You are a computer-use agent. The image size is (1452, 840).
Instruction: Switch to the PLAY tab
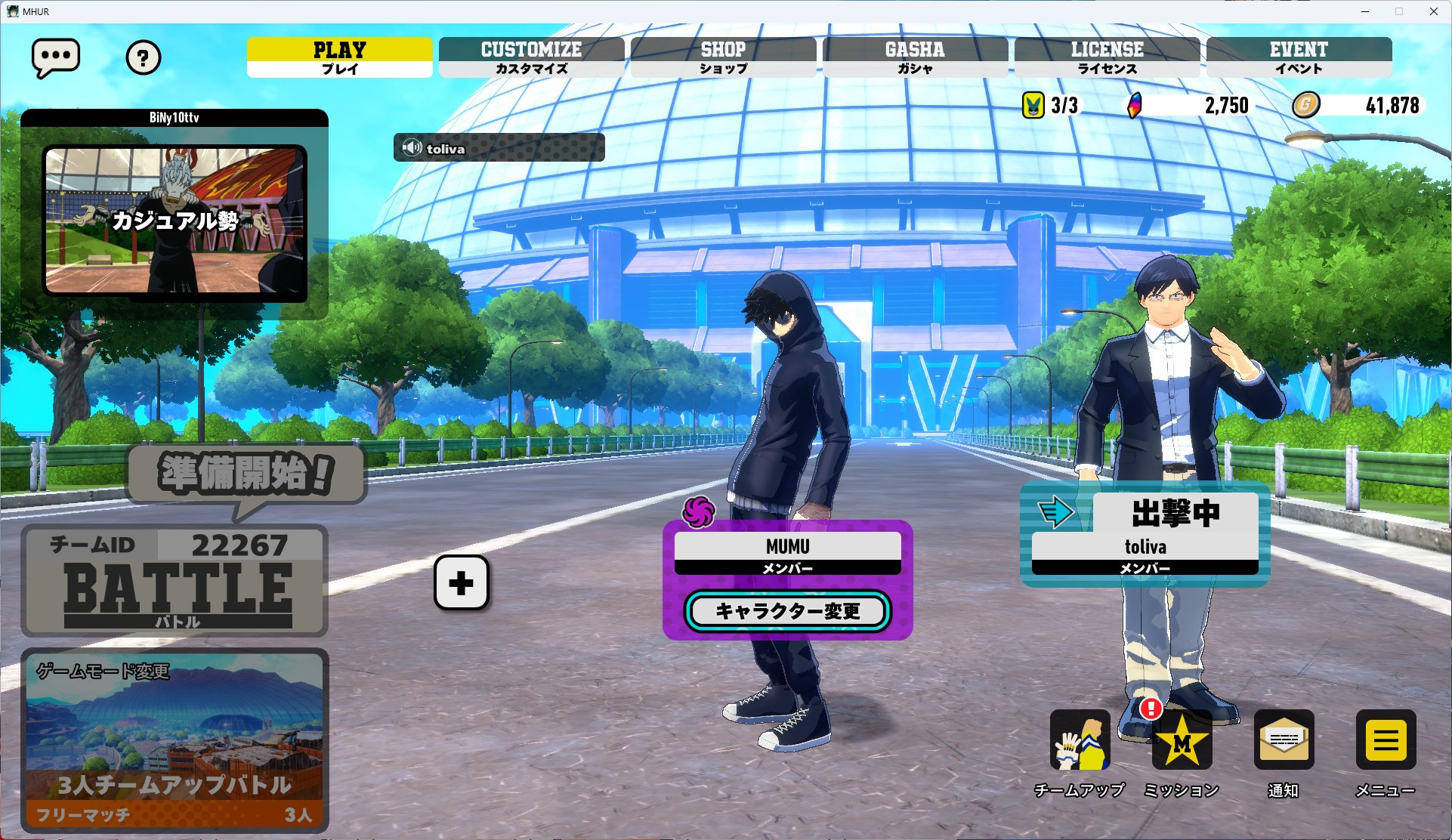[x=339, y=57]
